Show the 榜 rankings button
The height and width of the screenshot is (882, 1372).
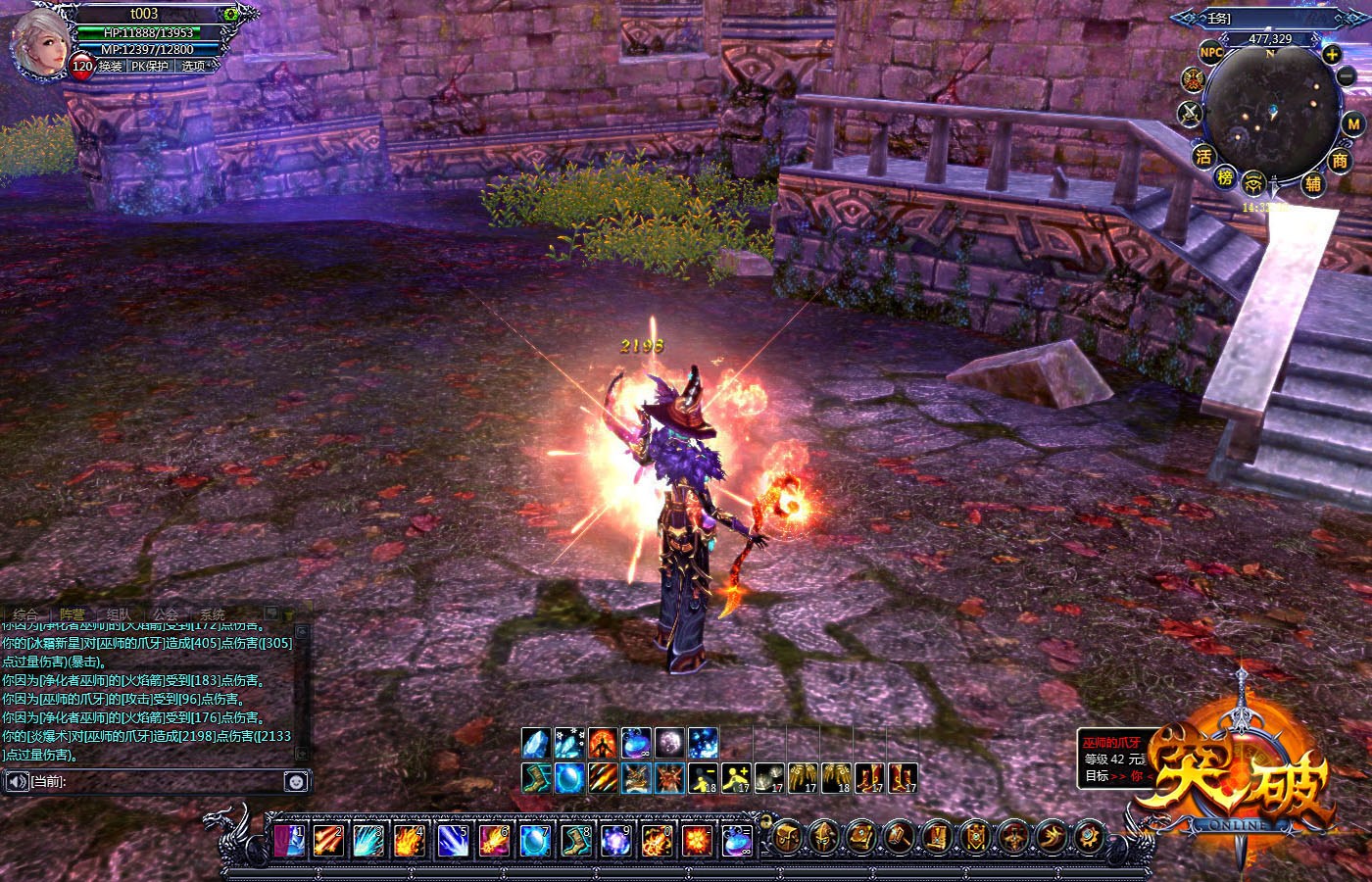1225,177
